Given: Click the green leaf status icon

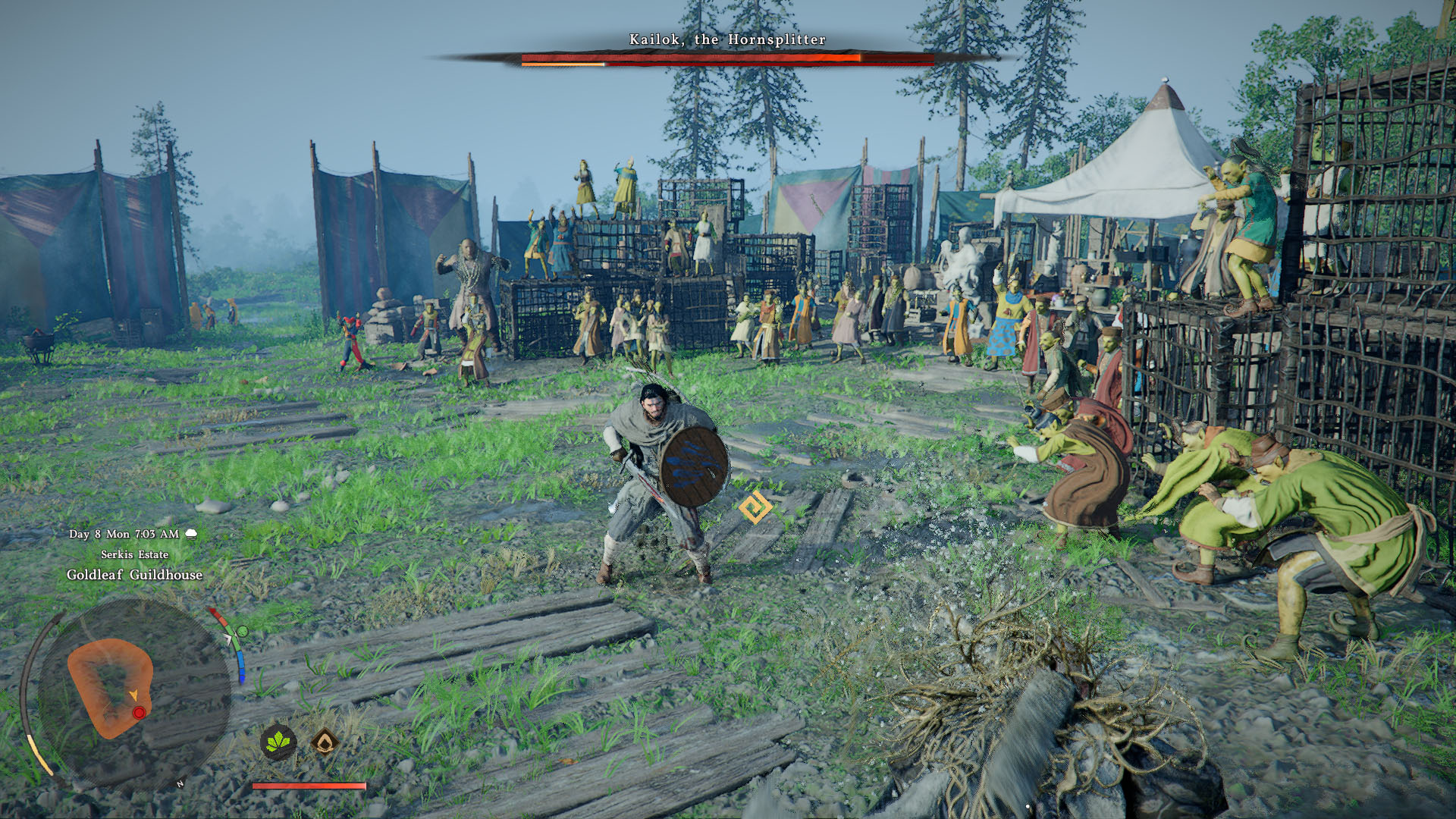Looking at the screenshot, I should [278, 742].
